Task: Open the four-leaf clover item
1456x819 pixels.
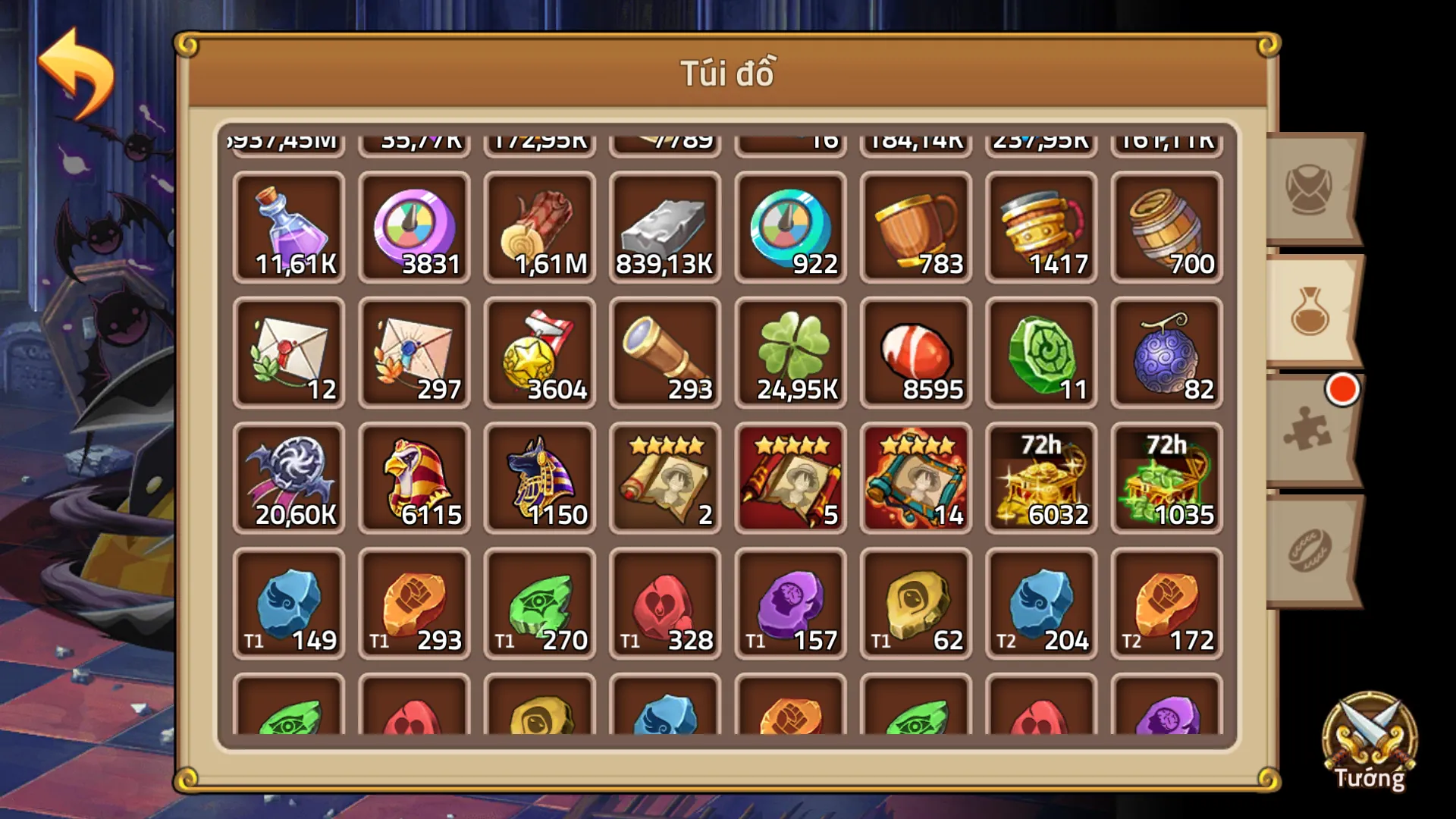Action: 789,353
